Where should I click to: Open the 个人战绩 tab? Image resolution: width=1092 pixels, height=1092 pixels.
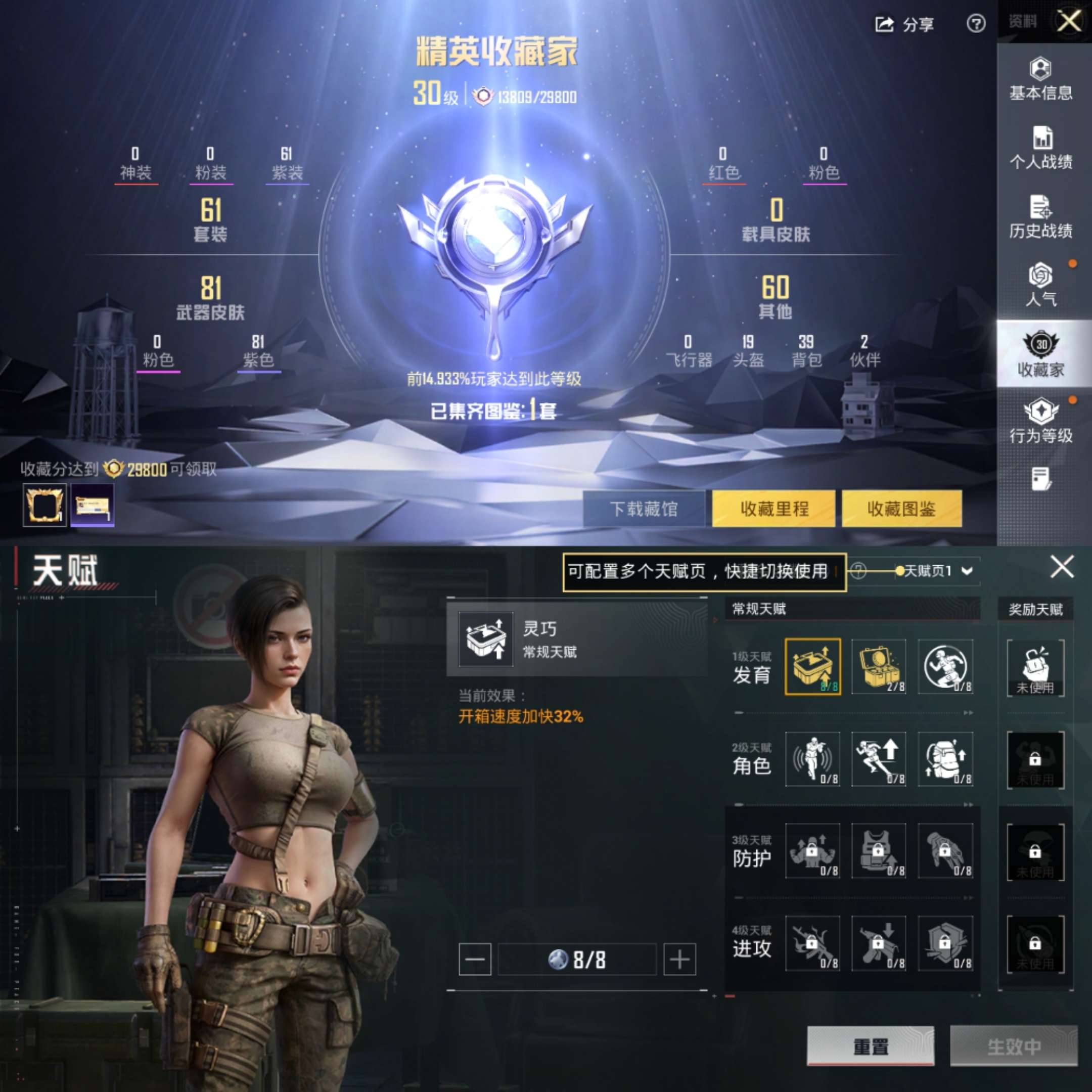[1040, 148]
